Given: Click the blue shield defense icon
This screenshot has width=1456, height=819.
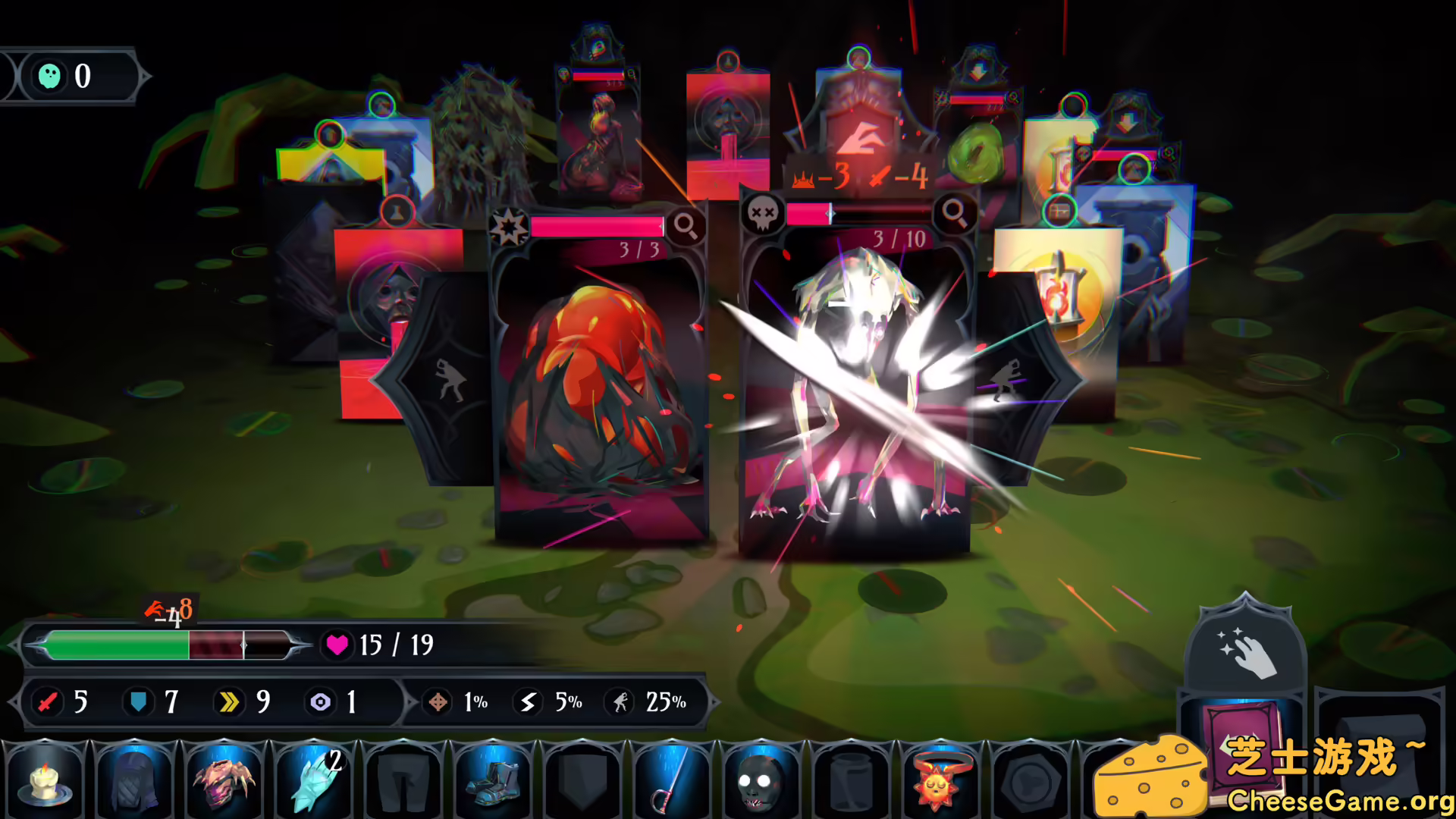Looking at the screenshot, I should click(137, 703).
